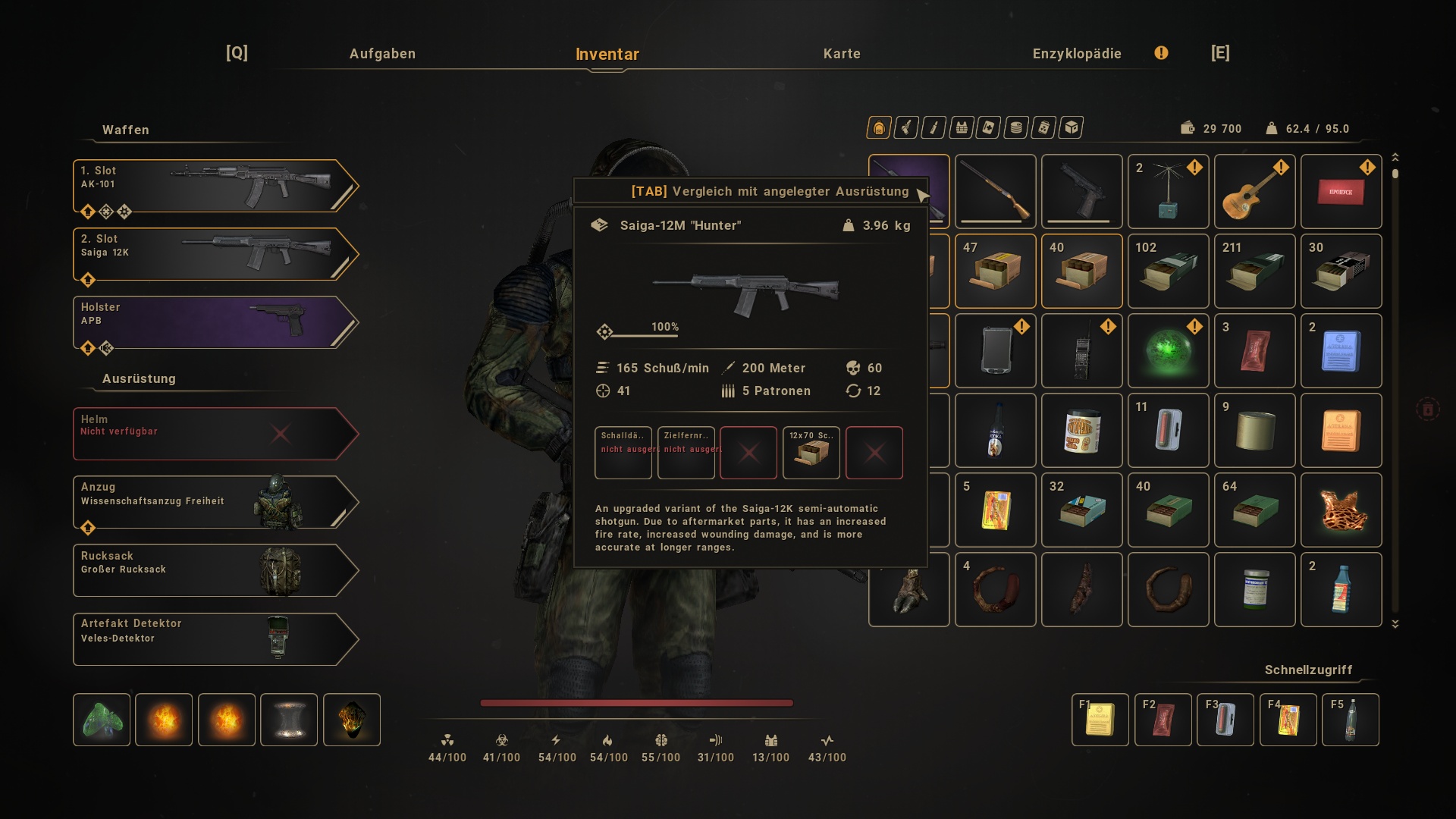
Task: Select the miscellaneous box filter icon
Action: pos(1070,127)
